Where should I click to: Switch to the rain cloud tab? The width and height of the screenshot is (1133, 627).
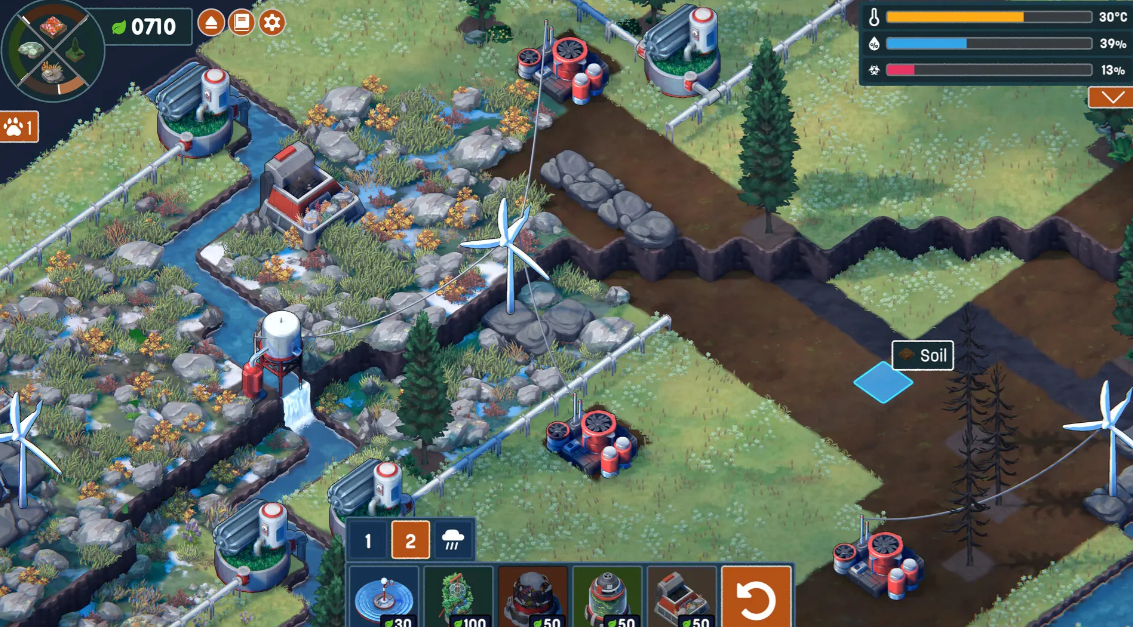point(451,541)
